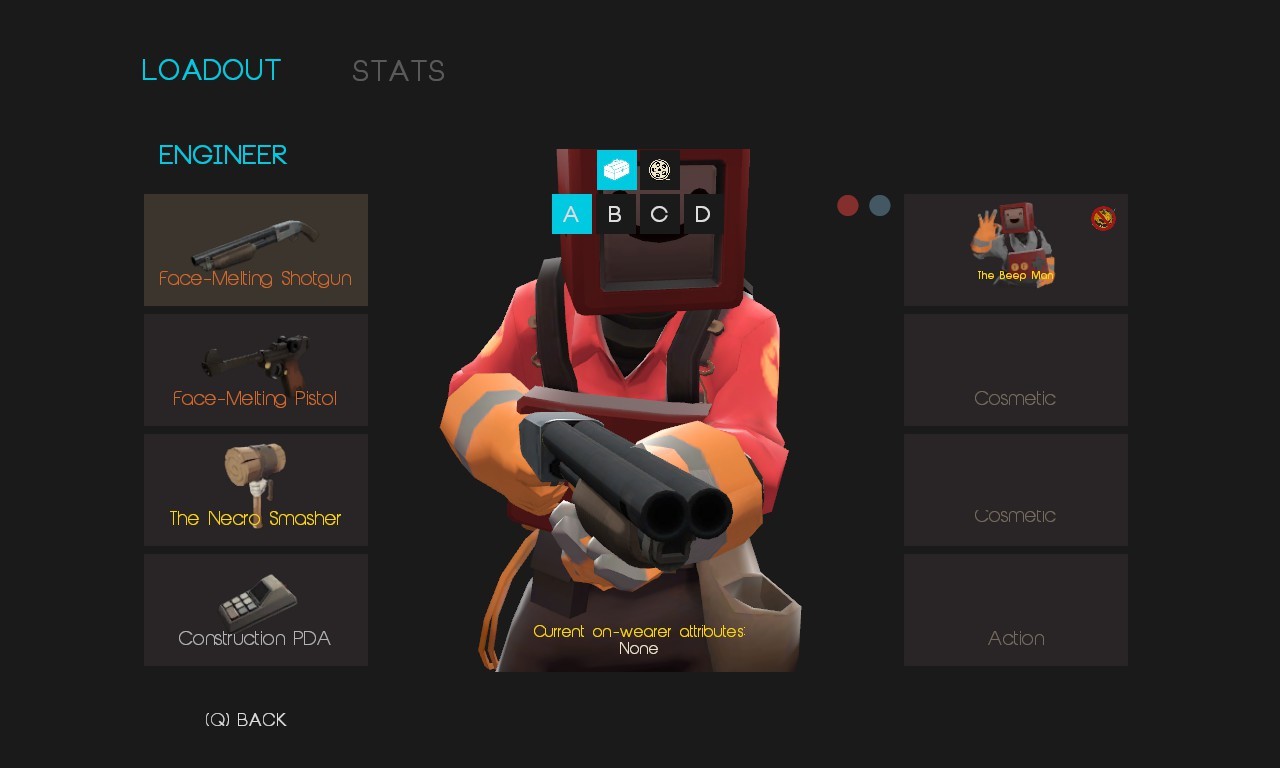Switch to loadout preset D
This screenshot has height=768, width=1280.
[702, 213]
